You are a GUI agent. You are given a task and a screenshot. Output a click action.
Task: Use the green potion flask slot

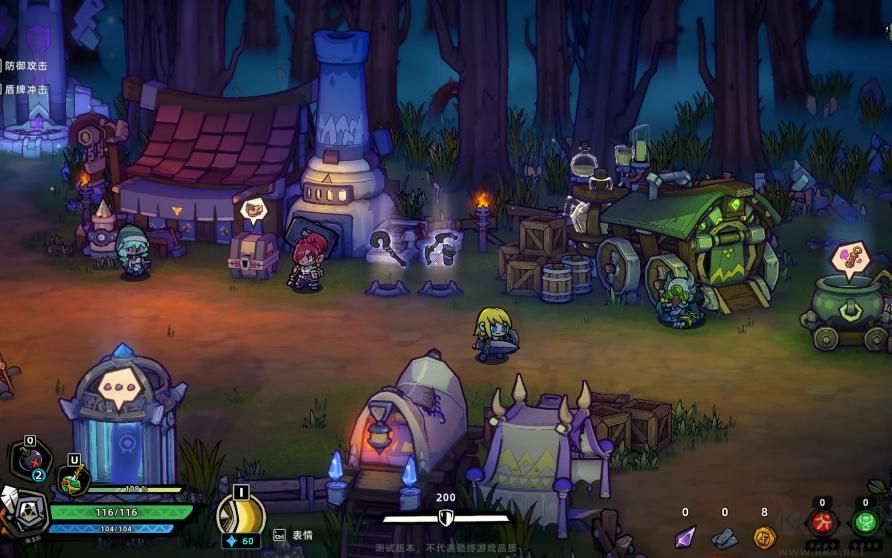73,481
